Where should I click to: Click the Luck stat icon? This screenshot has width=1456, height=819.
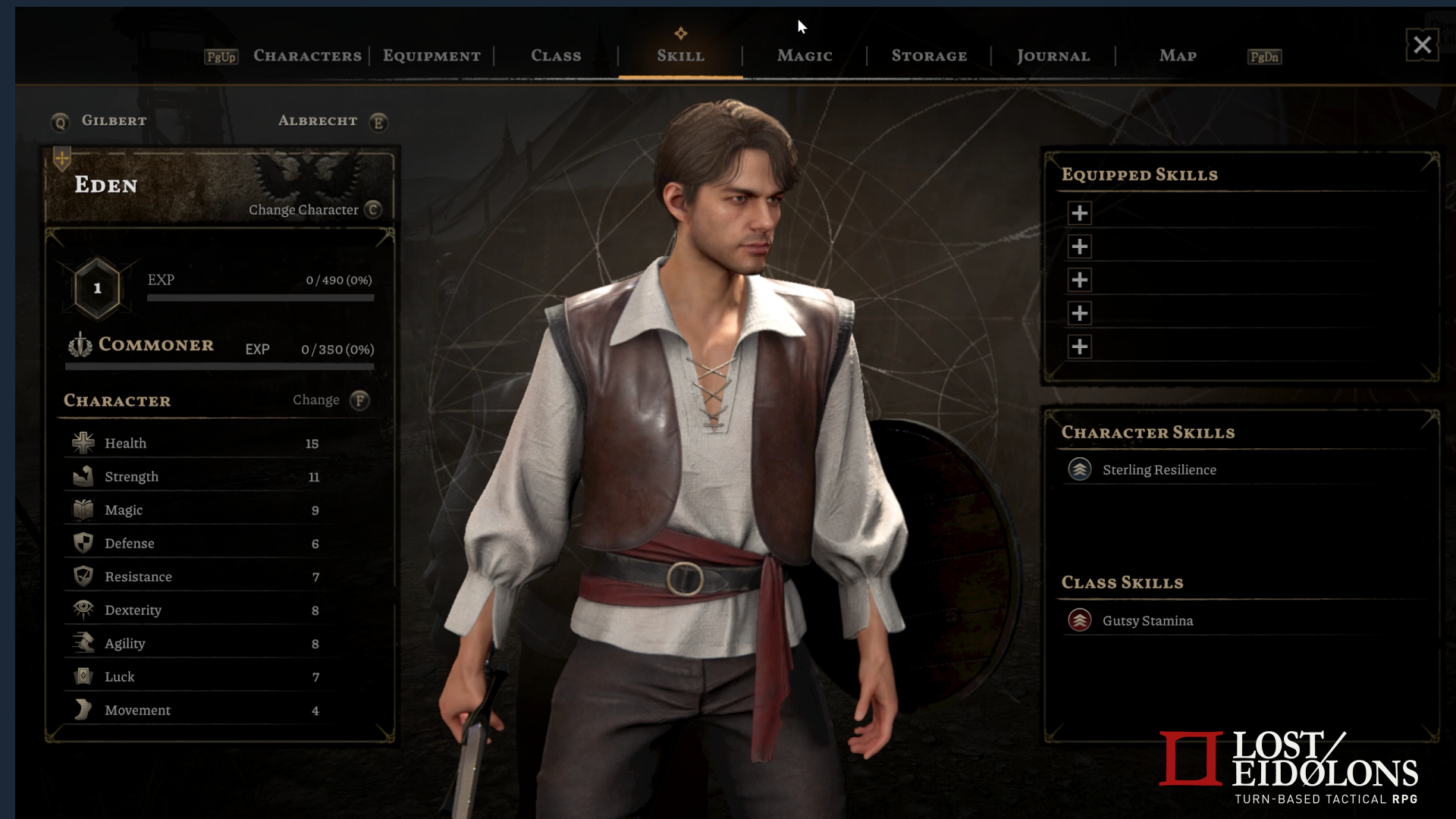tap(83, 676)
